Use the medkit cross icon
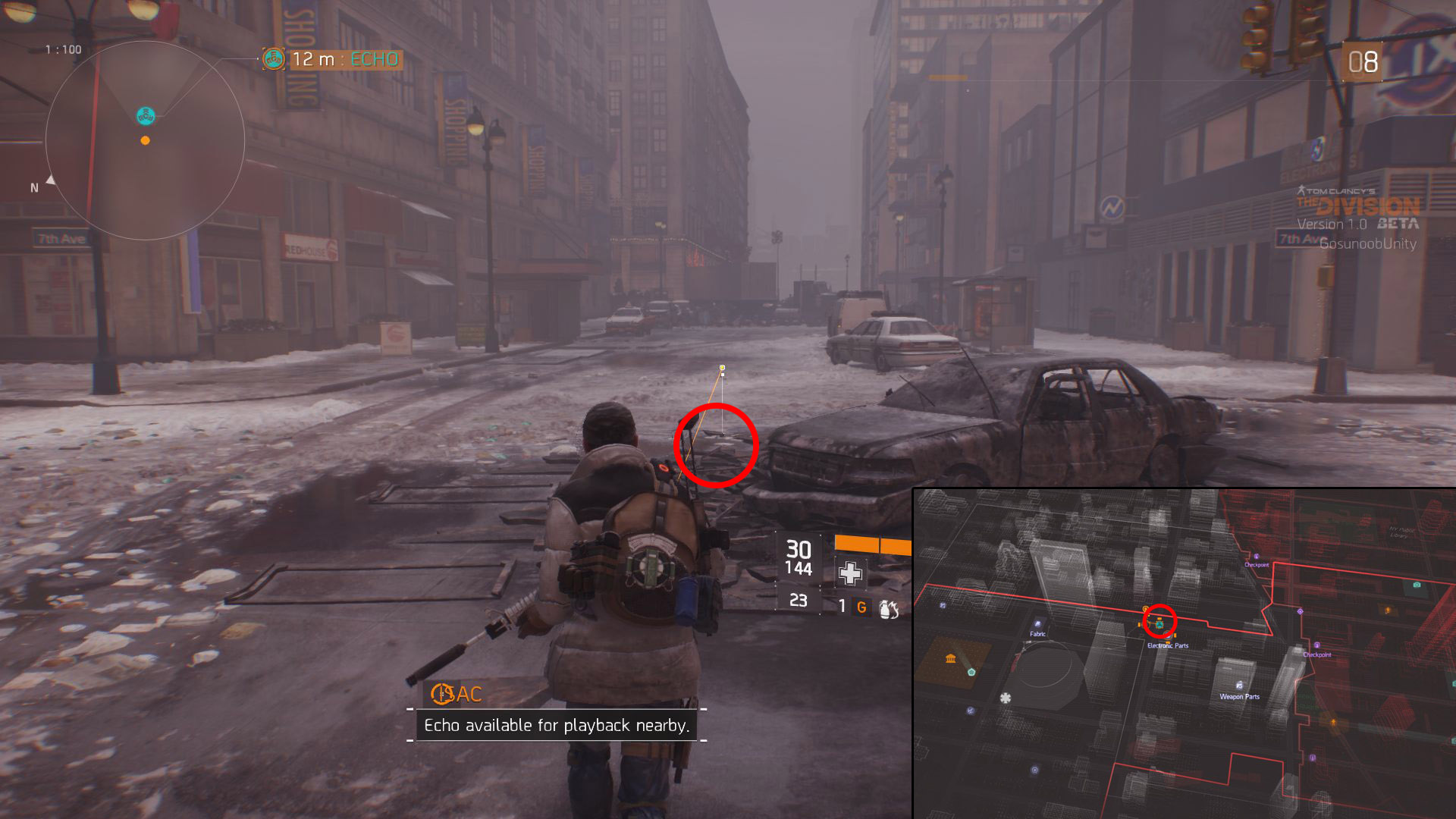This screenshot has height=819, width=1456. click(850, 573)
